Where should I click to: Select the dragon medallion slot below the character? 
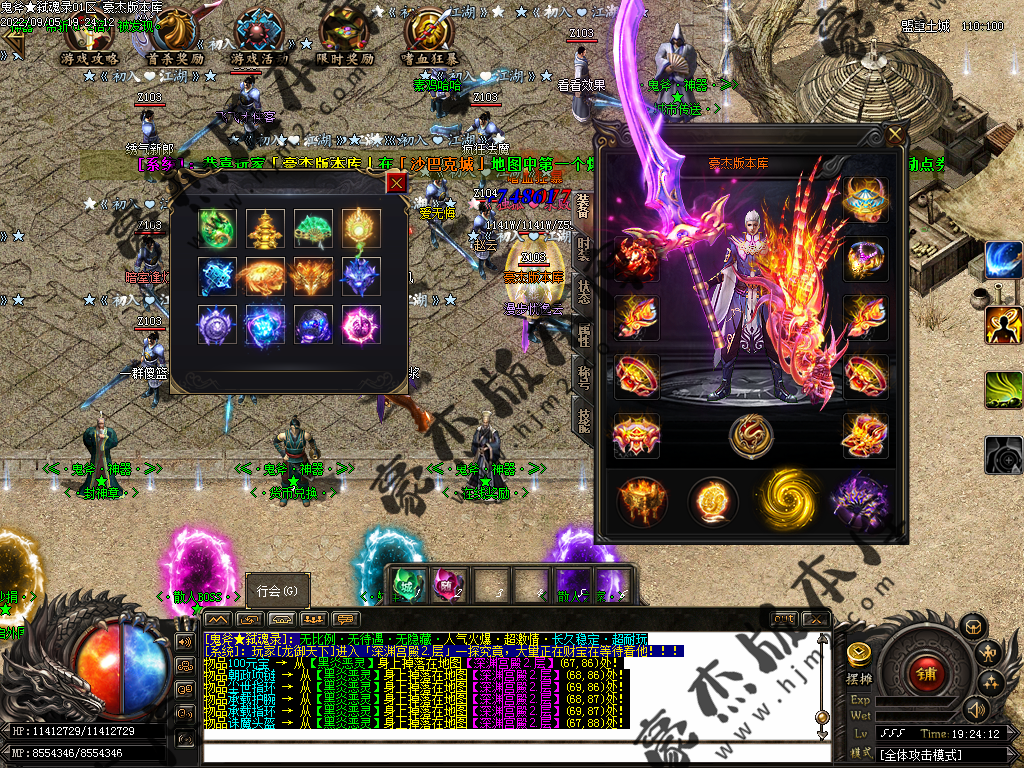750,434
